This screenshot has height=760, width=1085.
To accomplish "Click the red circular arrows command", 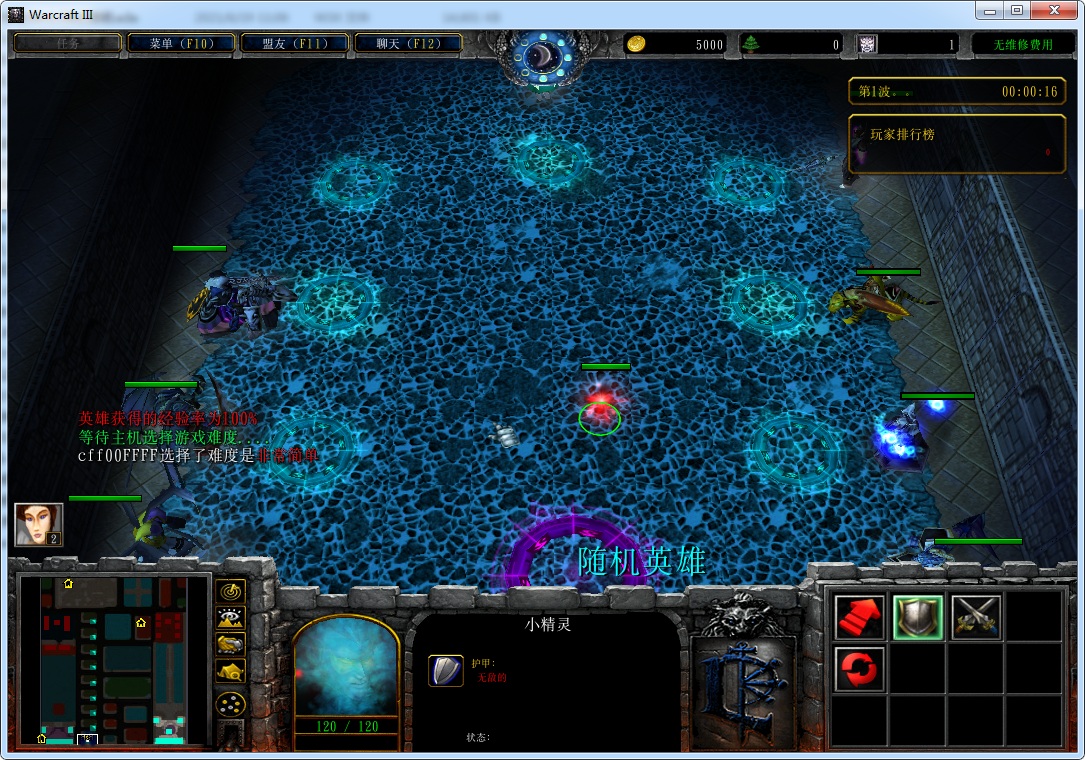I will (x=859, y=668).
